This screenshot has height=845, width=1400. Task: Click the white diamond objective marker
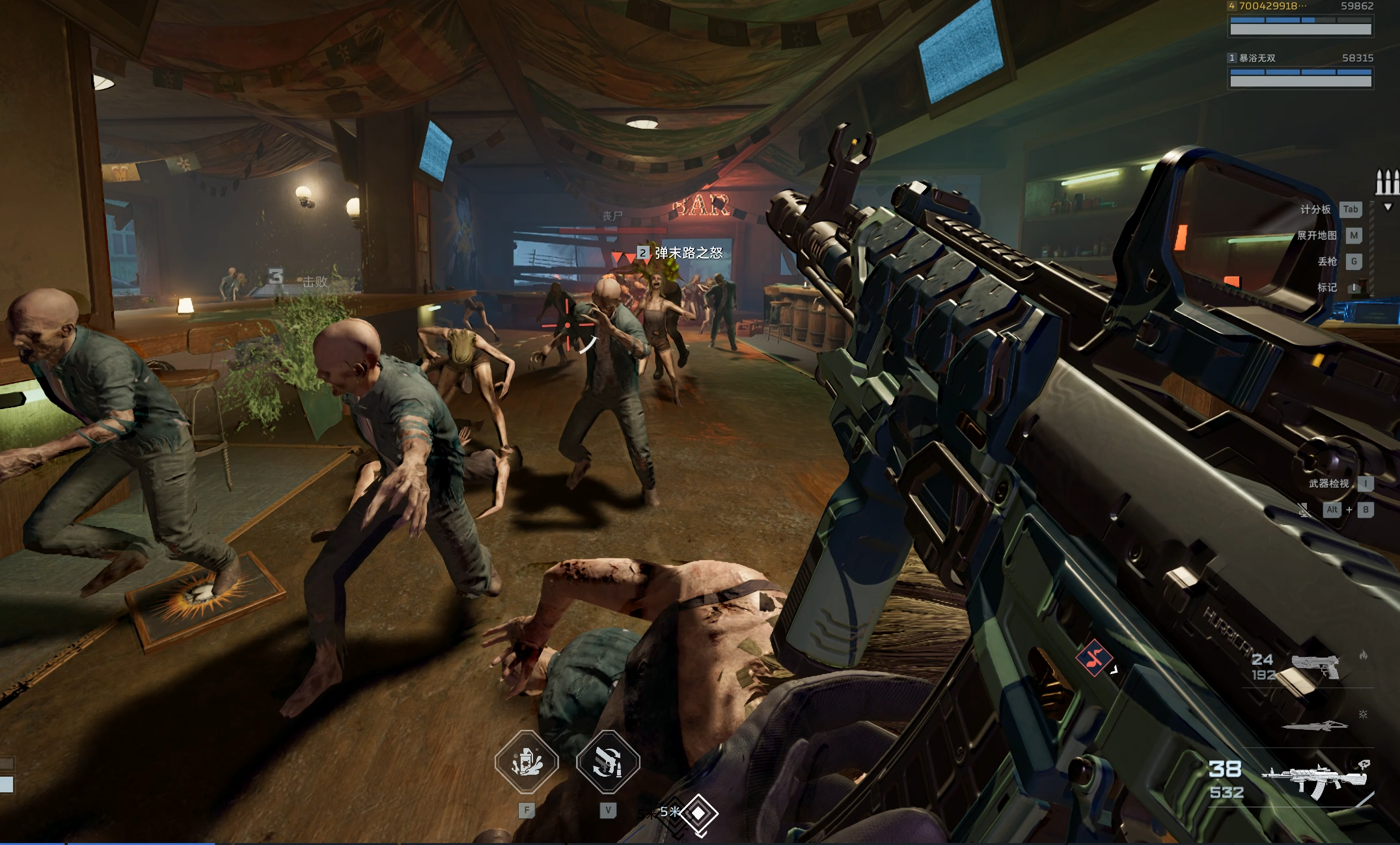(698, 812)
